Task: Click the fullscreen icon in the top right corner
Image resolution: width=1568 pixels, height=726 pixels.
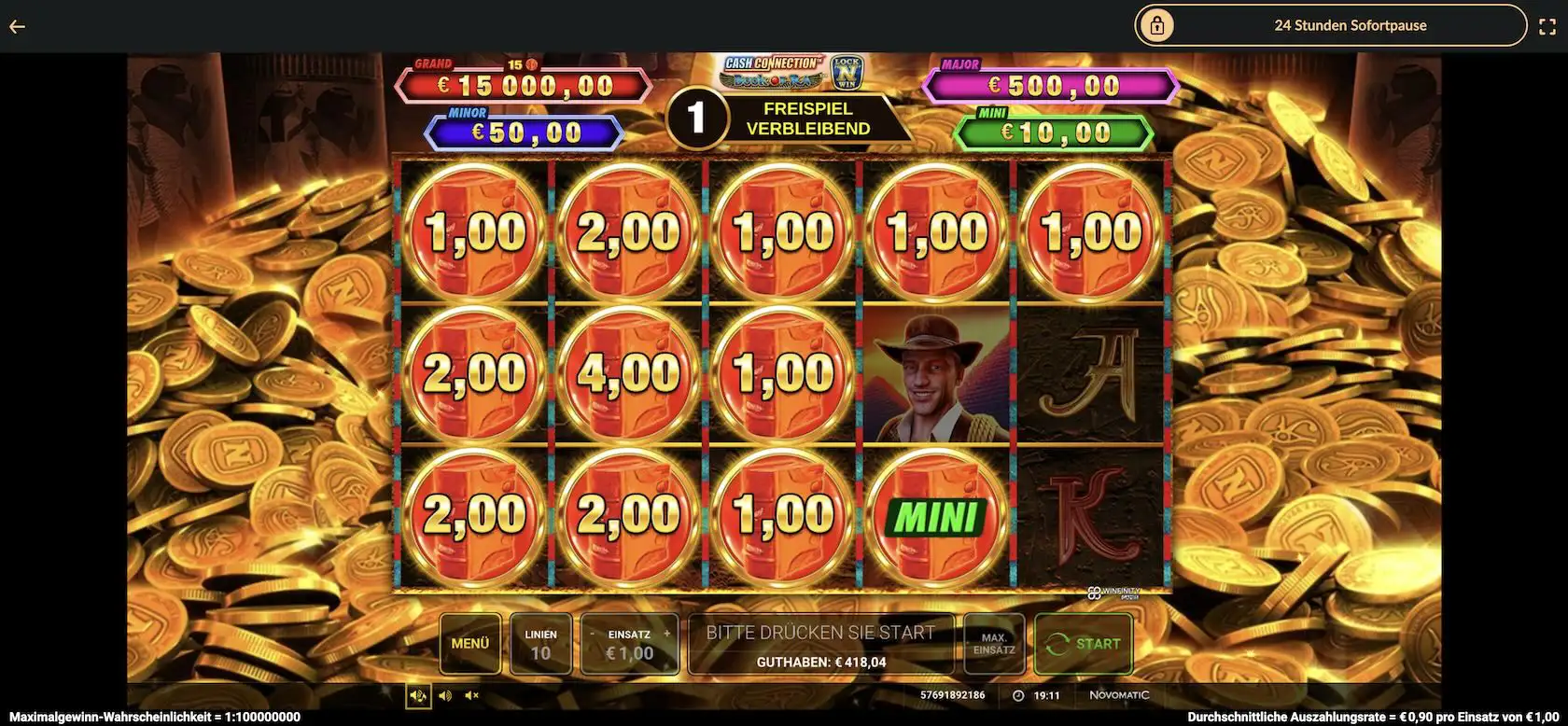Action: point(1547,25)
